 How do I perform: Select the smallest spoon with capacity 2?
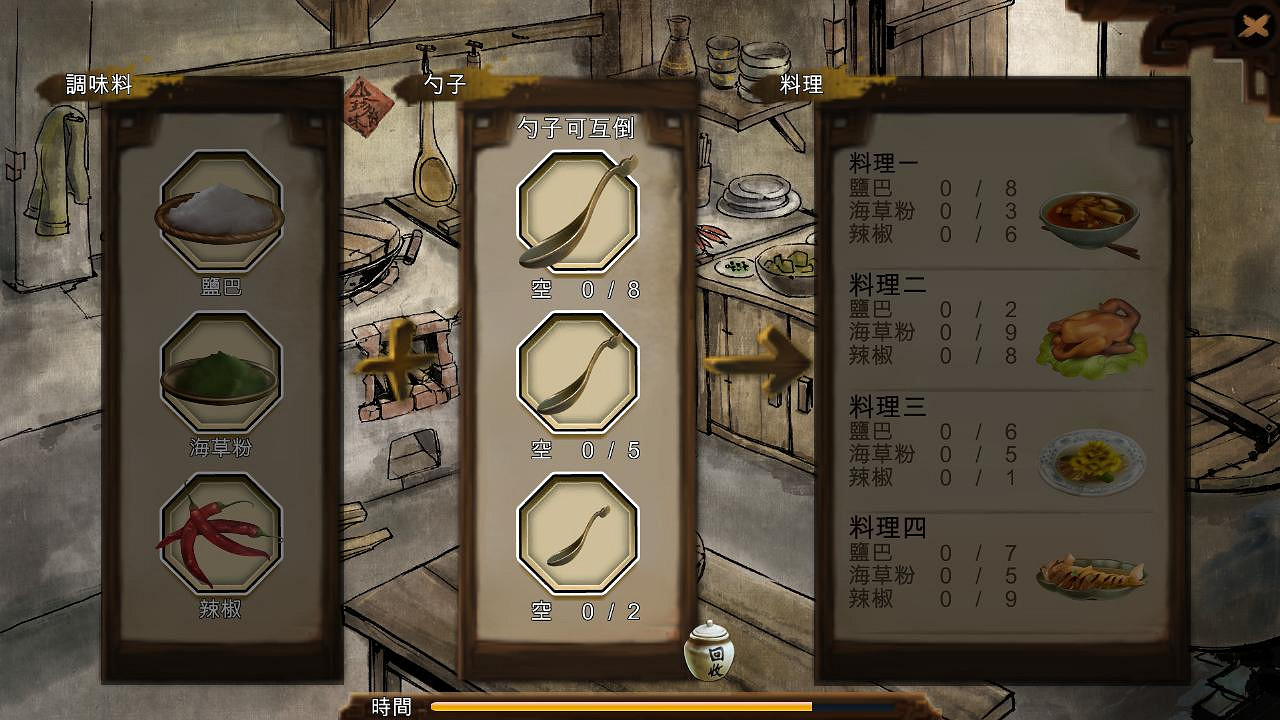pos(577,535)
